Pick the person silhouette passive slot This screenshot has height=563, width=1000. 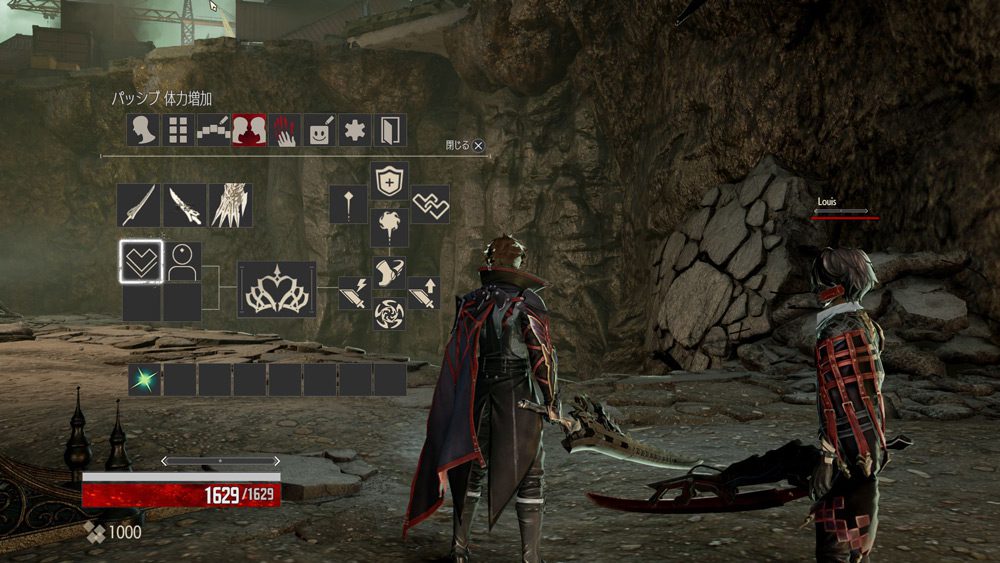(182, 261)
